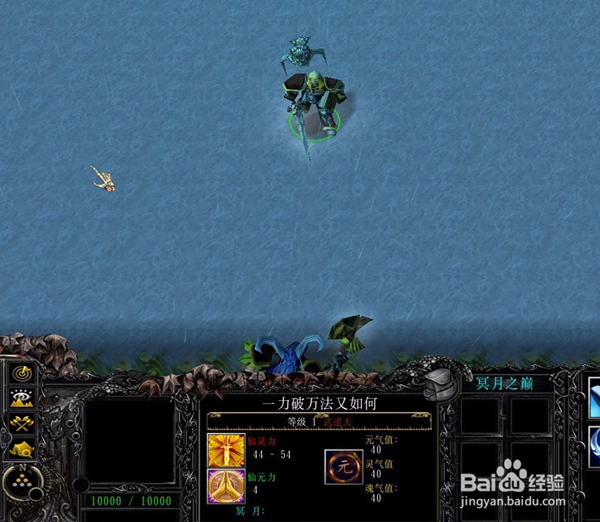Activate the lower blue swirl ability icon

pos(593,441)
